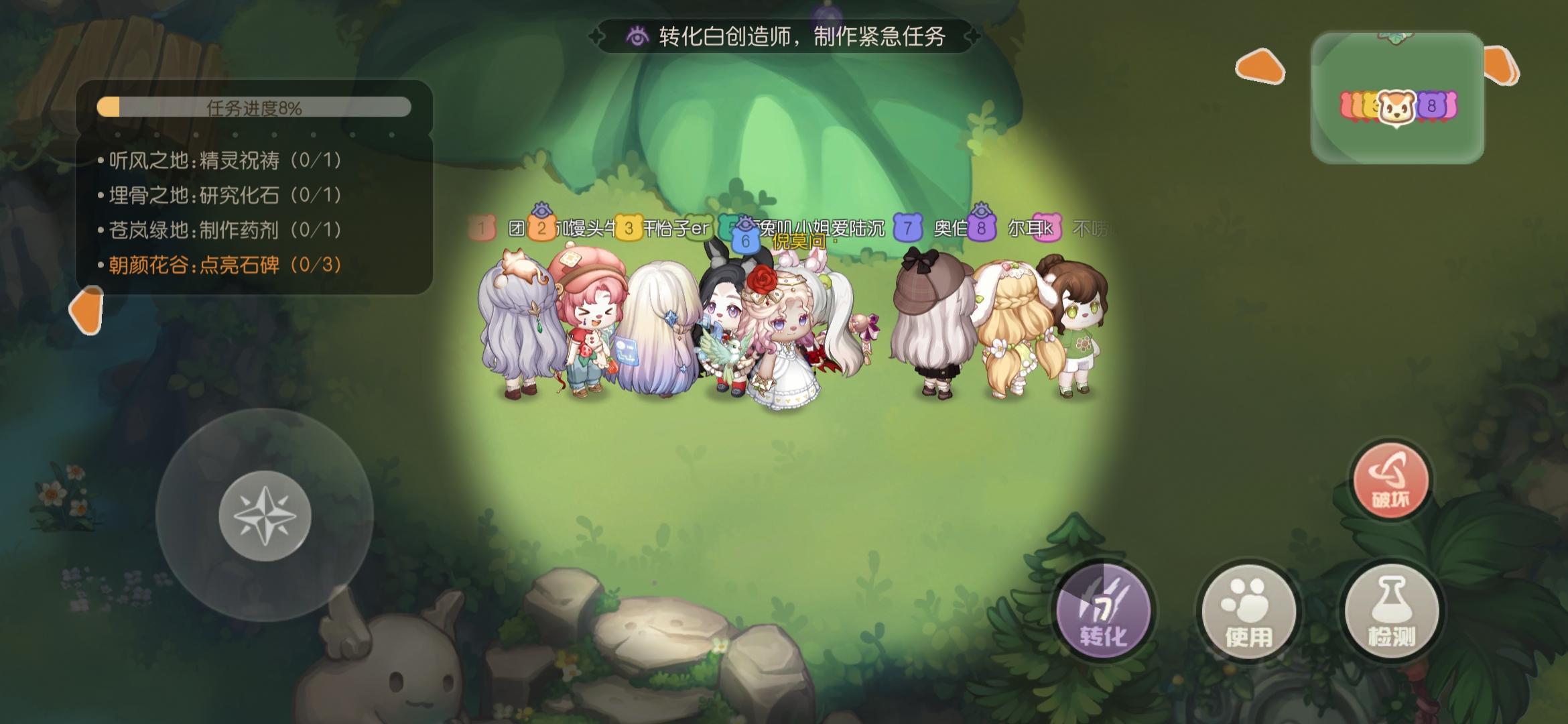Click the 任务进度 progress bar

(253, 106)
